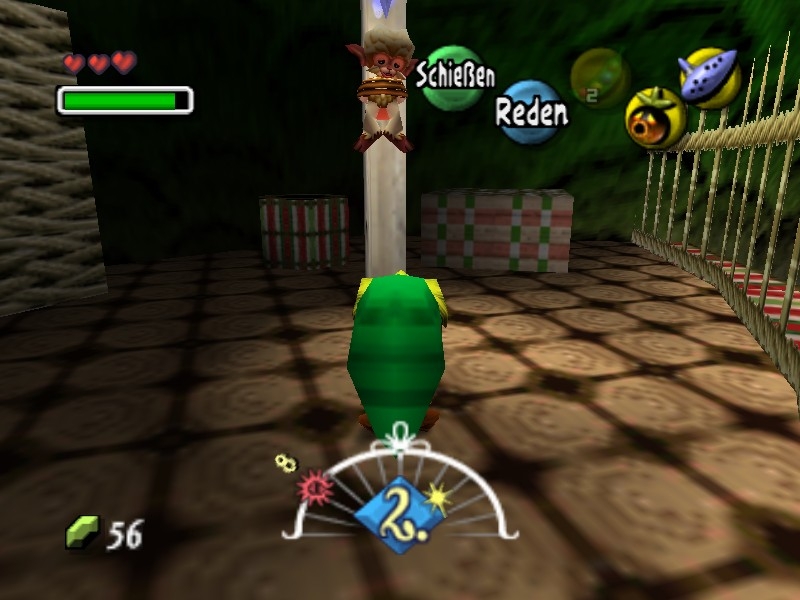Screen dimensions: 800x600
Task: Select the Ocarina of Time item
Action: tap(709, 77)
